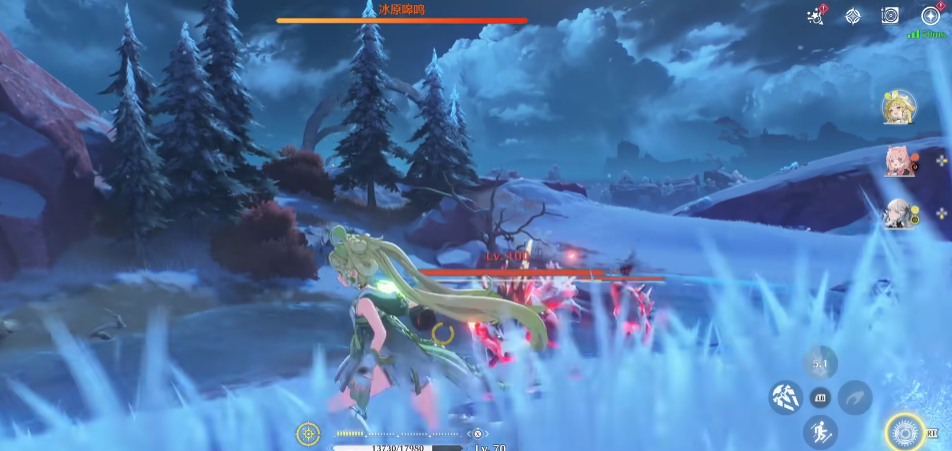The image size is (952, 451).
Task: Use the greyed-out grapple hook skill
Action: click(855, 397)
